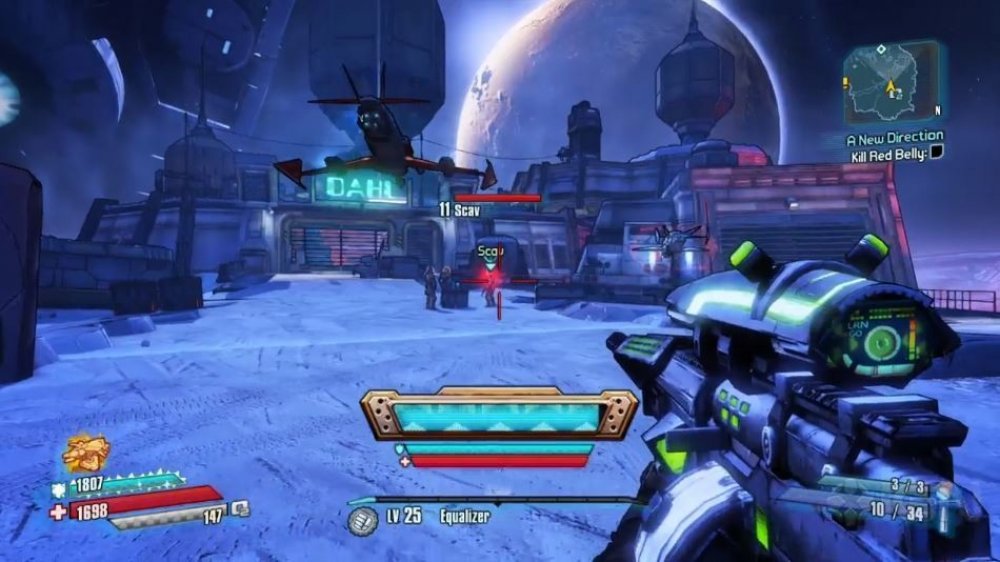Click the level 25 badge icon
This screenshot has height=562, width=1000.
point(362,520)
